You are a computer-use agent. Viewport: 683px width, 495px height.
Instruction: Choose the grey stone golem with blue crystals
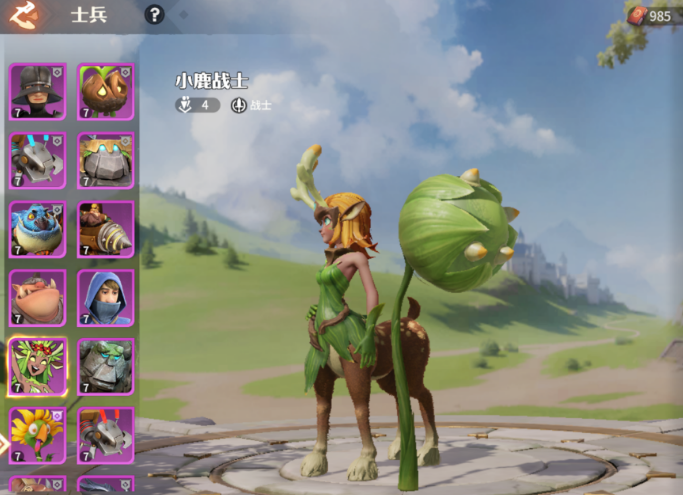(x=105, y=160)
